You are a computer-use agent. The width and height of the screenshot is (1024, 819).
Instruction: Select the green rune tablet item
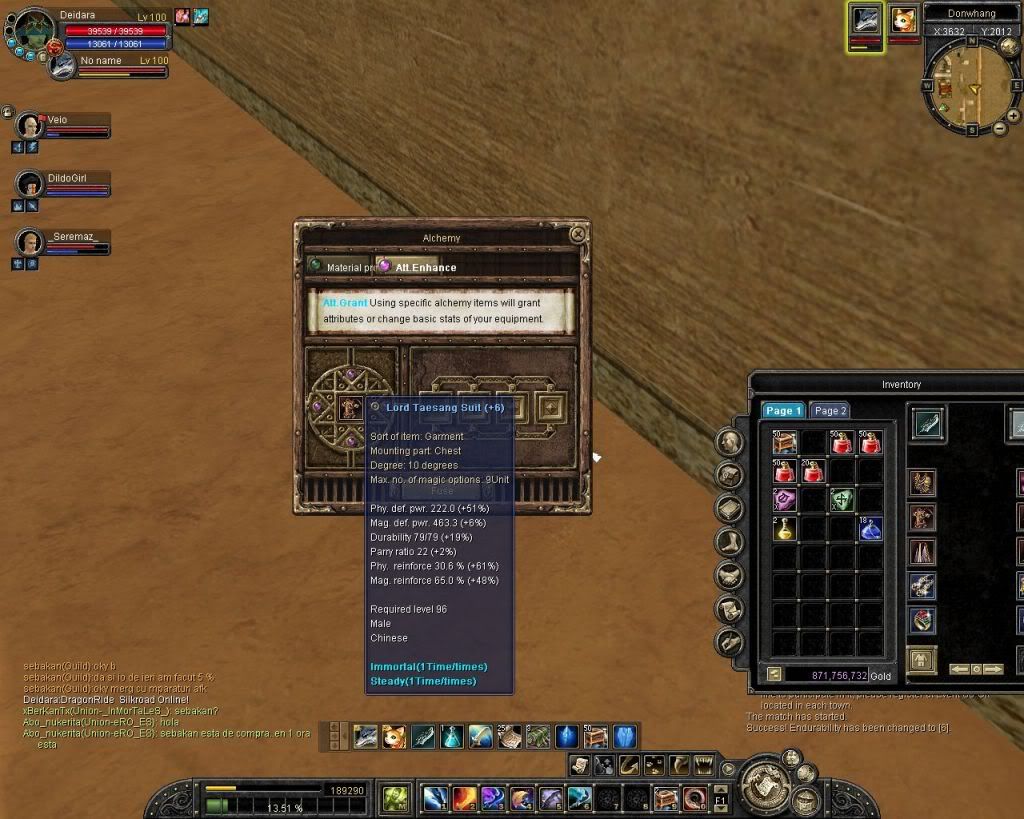point(842,500)
